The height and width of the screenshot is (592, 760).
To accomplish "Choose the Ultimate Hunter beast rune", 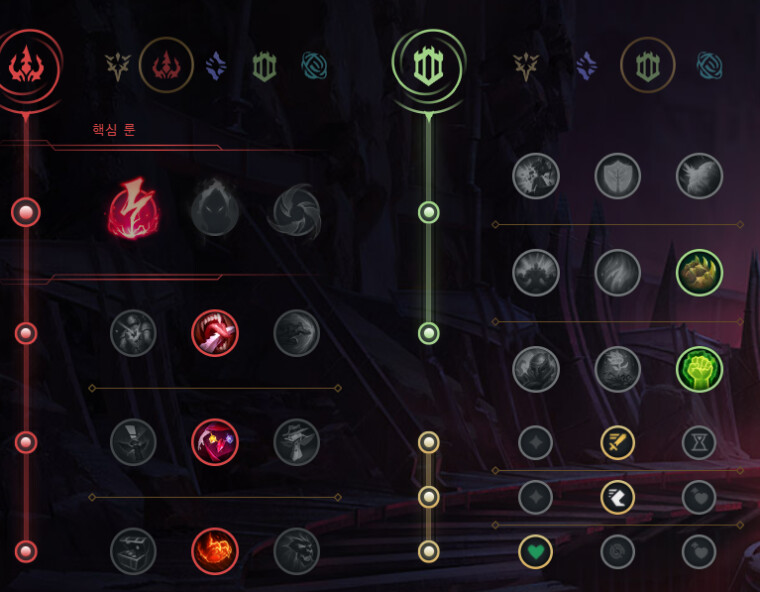I will coord(297,551).
